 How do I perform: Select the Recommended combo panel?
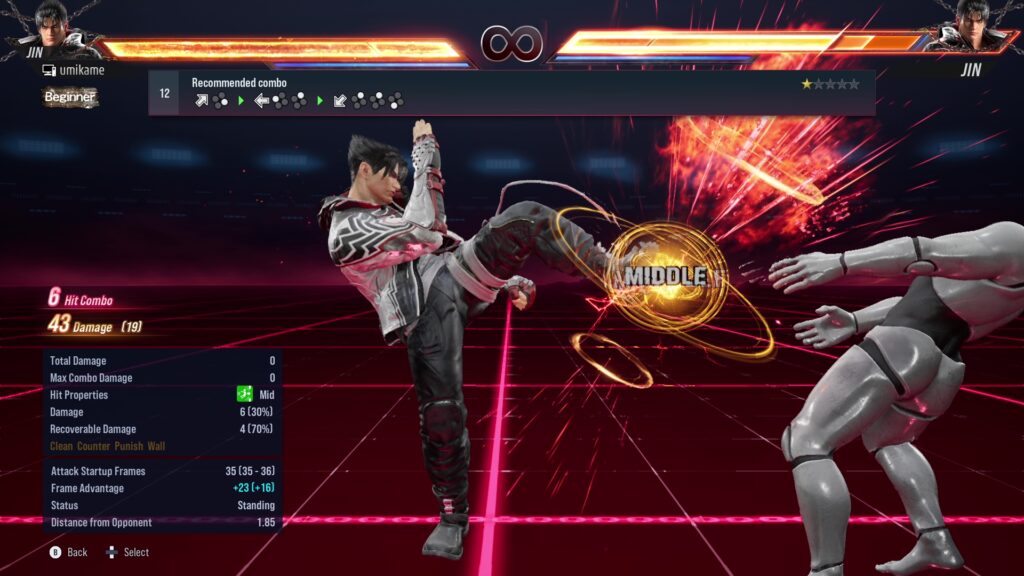(x=510, y=93)
